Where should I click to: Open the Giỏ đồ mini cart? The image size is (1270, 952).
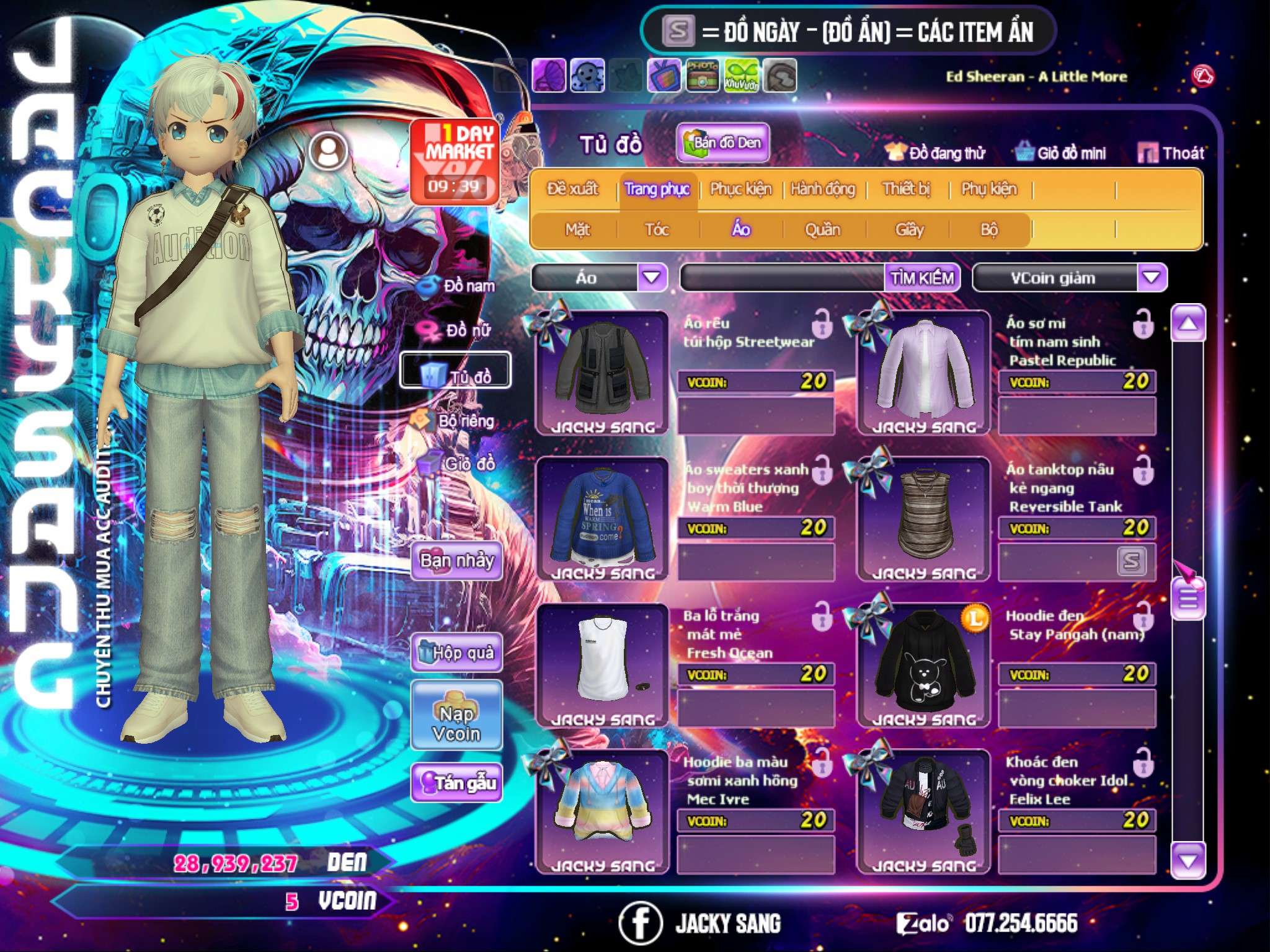[x=1060, y=153]
